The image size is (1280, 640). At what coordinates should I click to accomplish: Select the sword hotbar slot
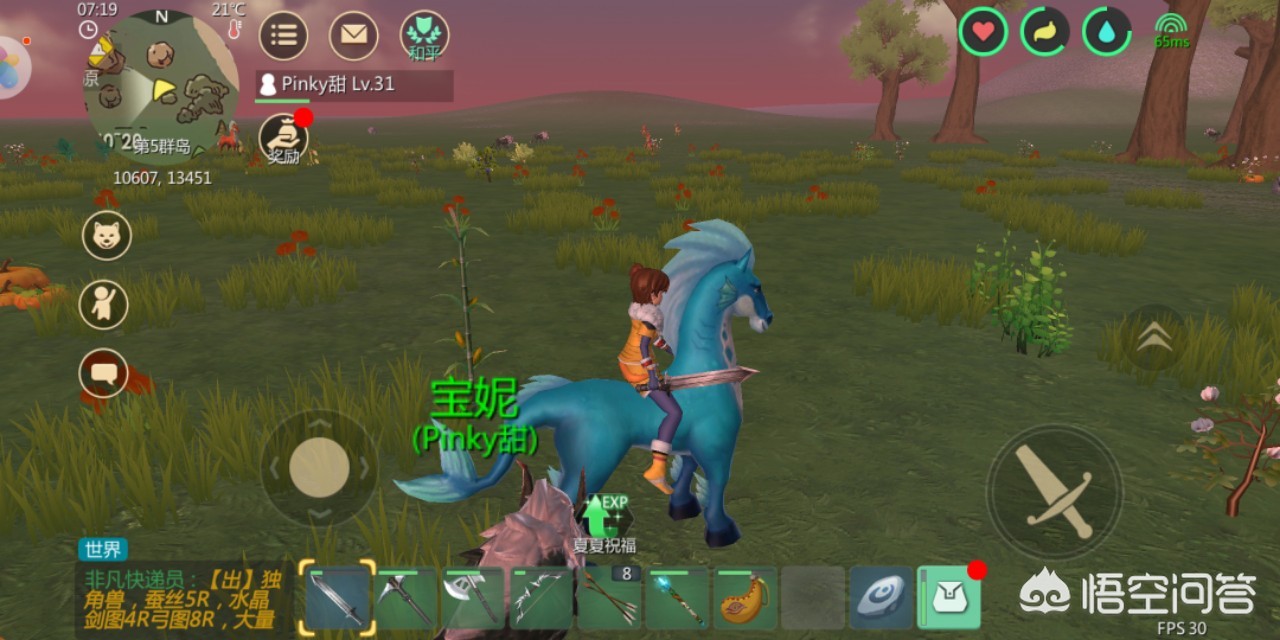(338, 598)
